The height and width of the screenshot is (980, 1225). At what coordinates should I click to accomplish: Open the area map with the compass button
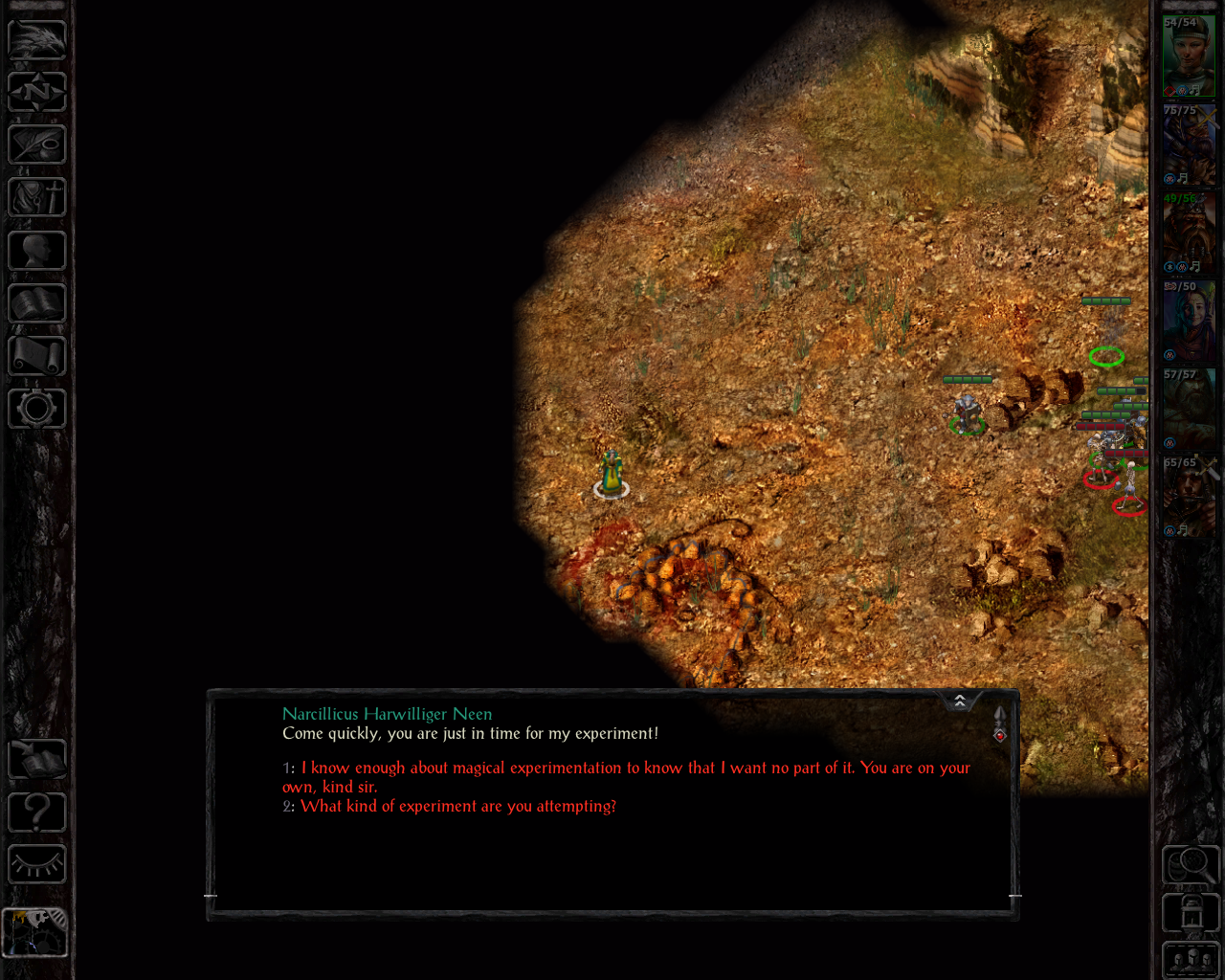point(37,92)
